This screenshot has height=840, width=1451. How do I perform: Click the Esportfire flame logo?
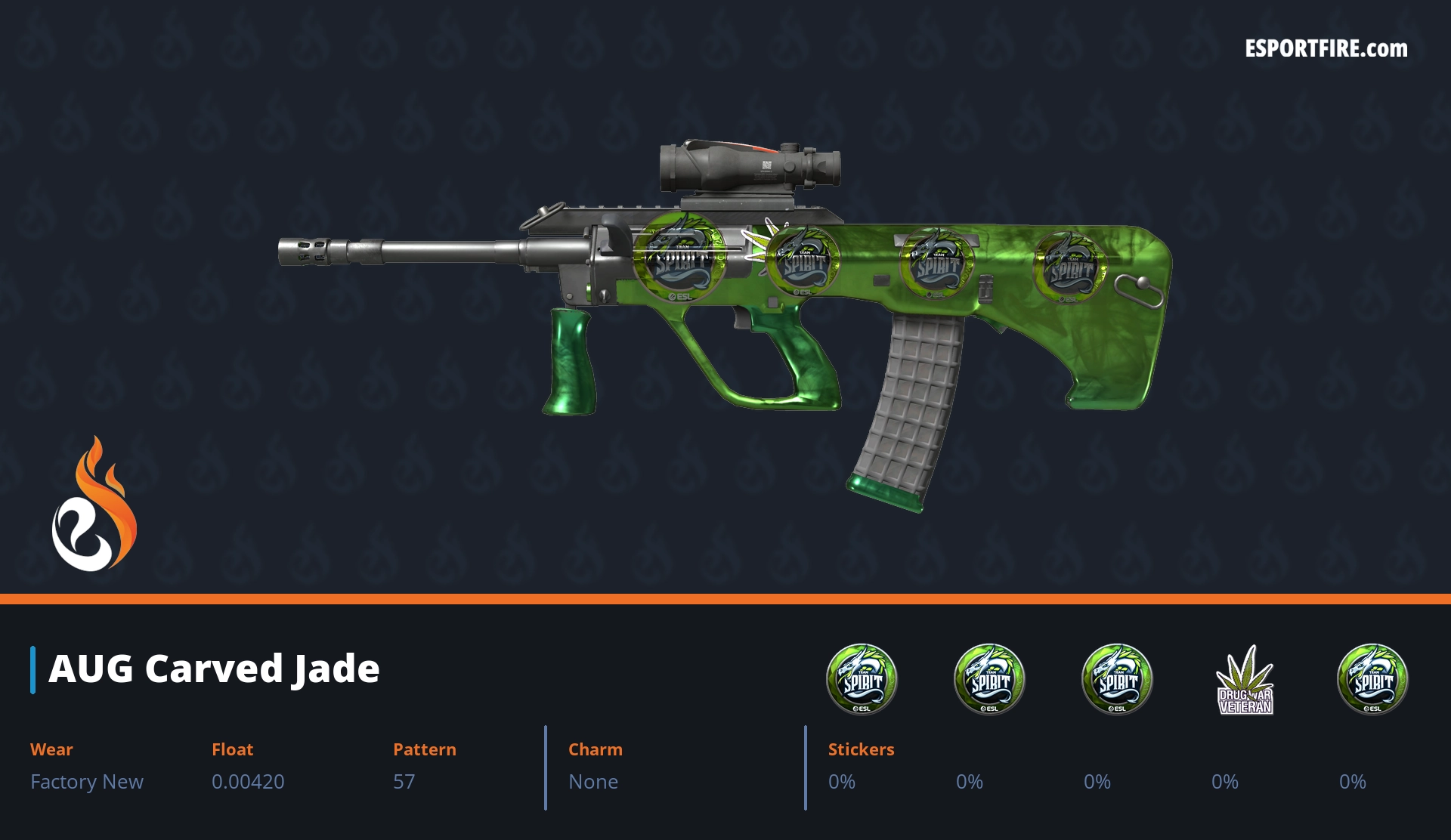tap(94, 505)
